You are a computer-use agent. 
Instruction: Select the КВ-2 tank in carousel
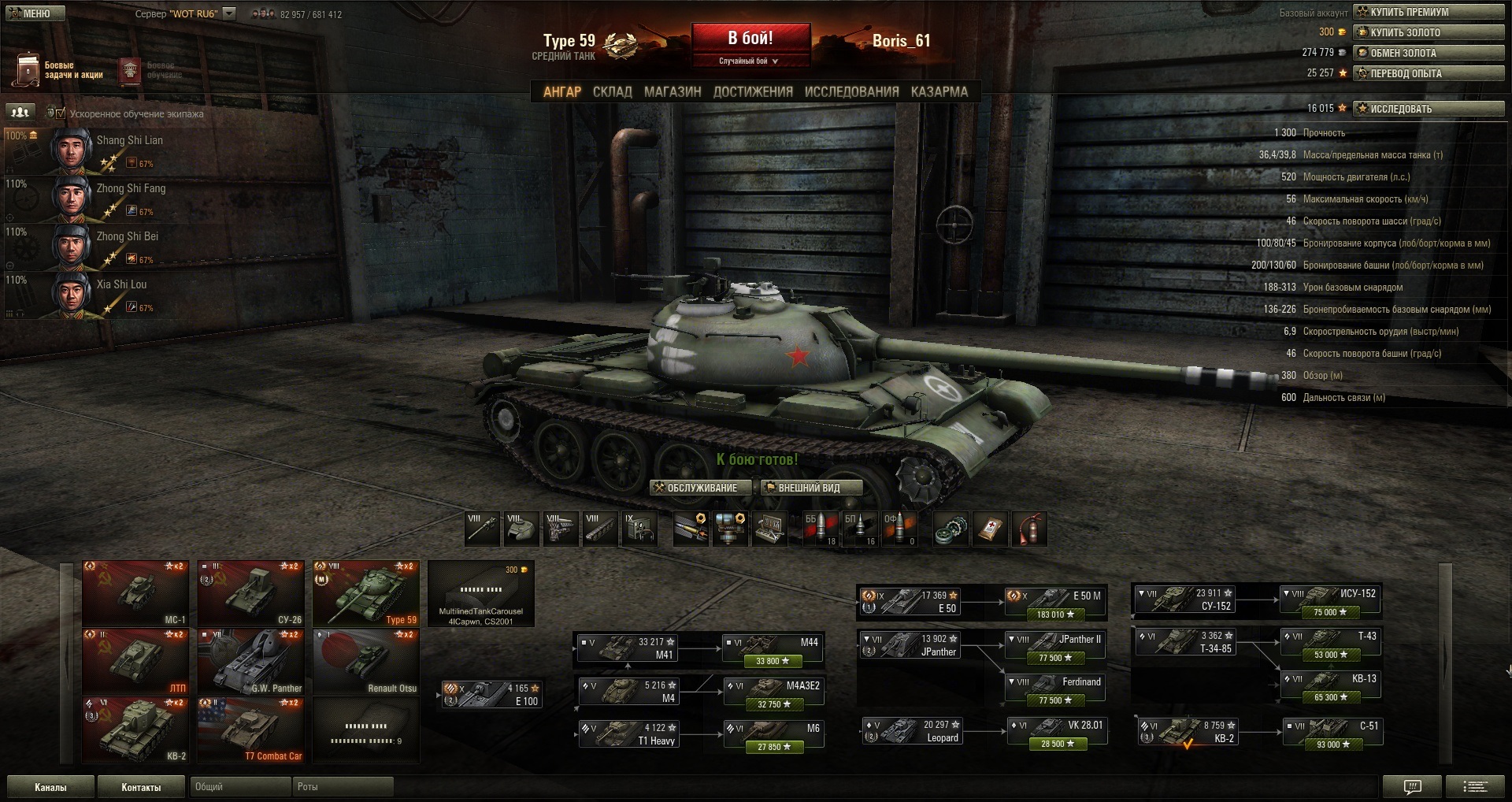pyautogui.click(x=135, y=730)
